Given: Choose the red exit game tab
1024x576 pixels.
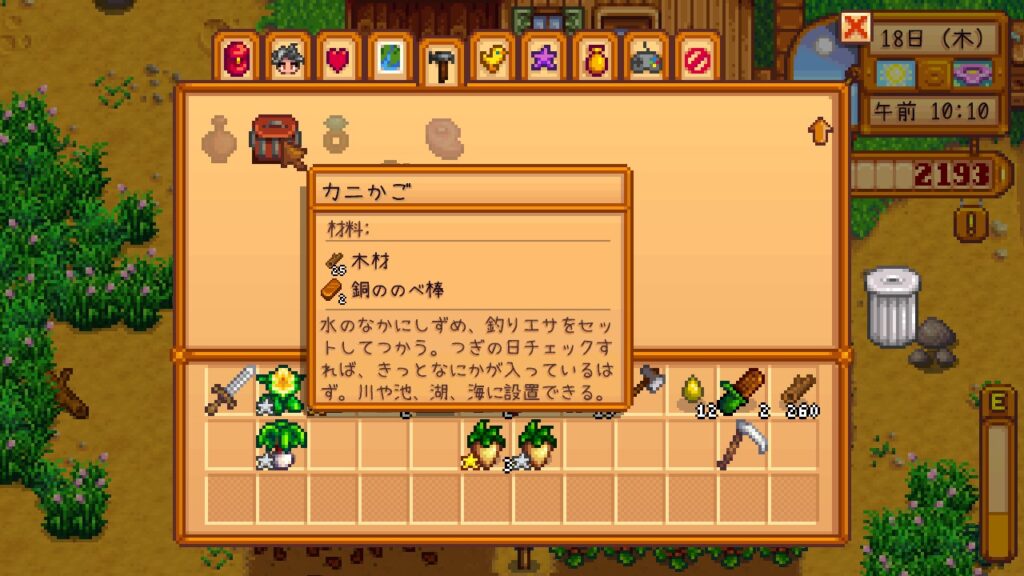Looking at the screenshot, I should pyautogui.click(x=697, y=60).
